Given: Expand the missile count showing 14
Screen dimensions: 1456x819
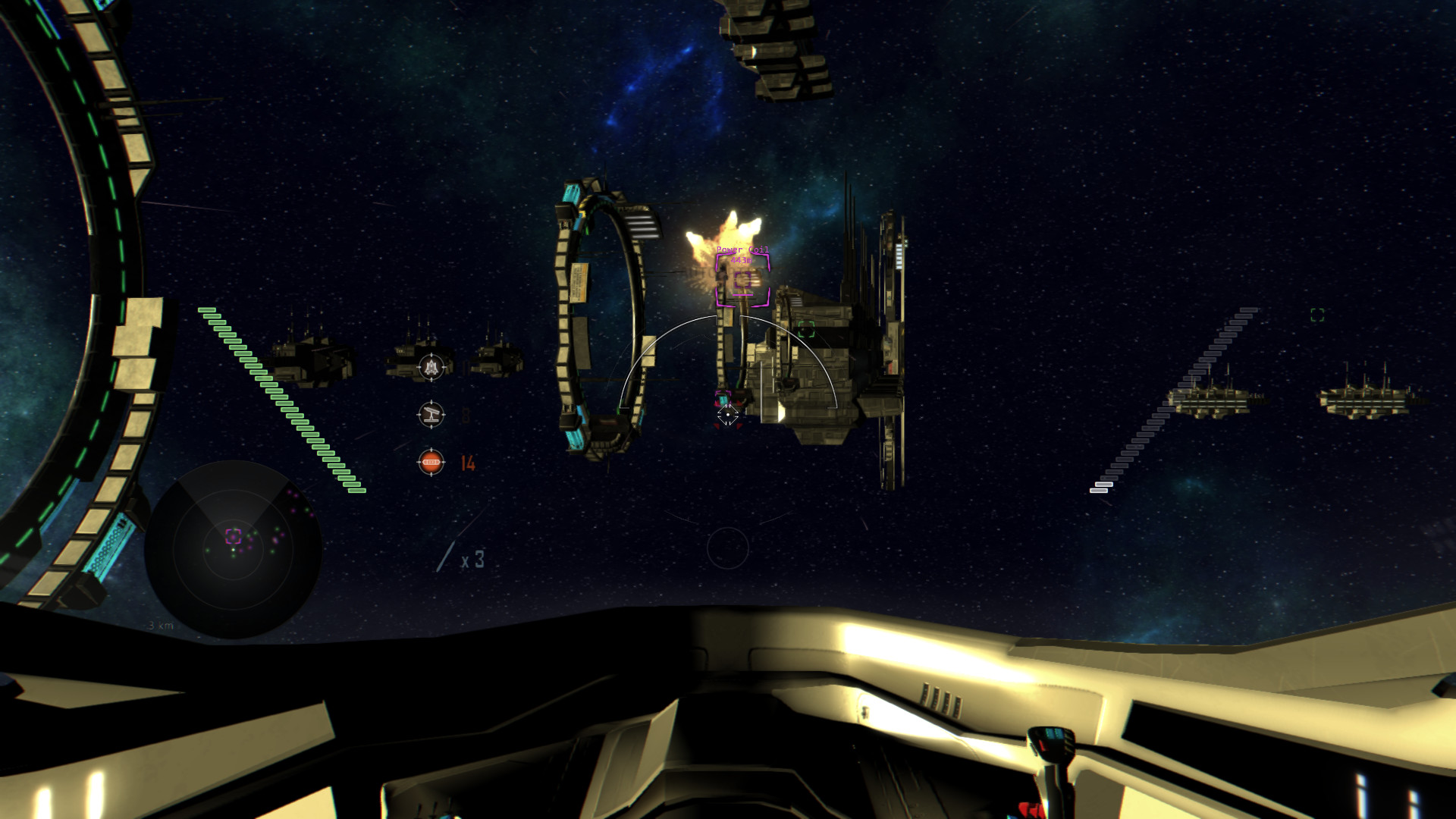Looking at the screenshot, I should [x=468, y=463].
